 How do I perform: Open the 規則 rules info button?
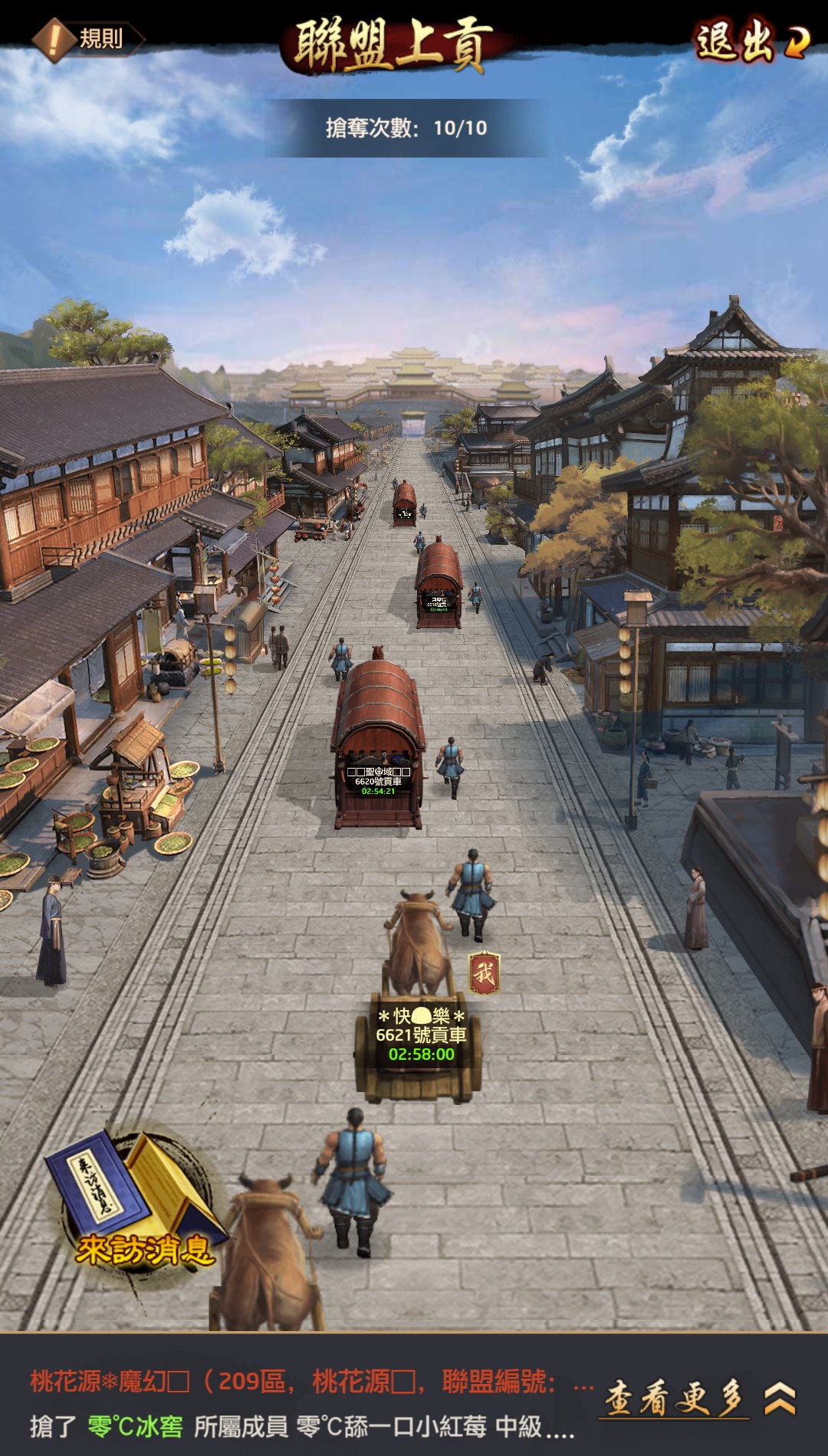tap(87, 38)
